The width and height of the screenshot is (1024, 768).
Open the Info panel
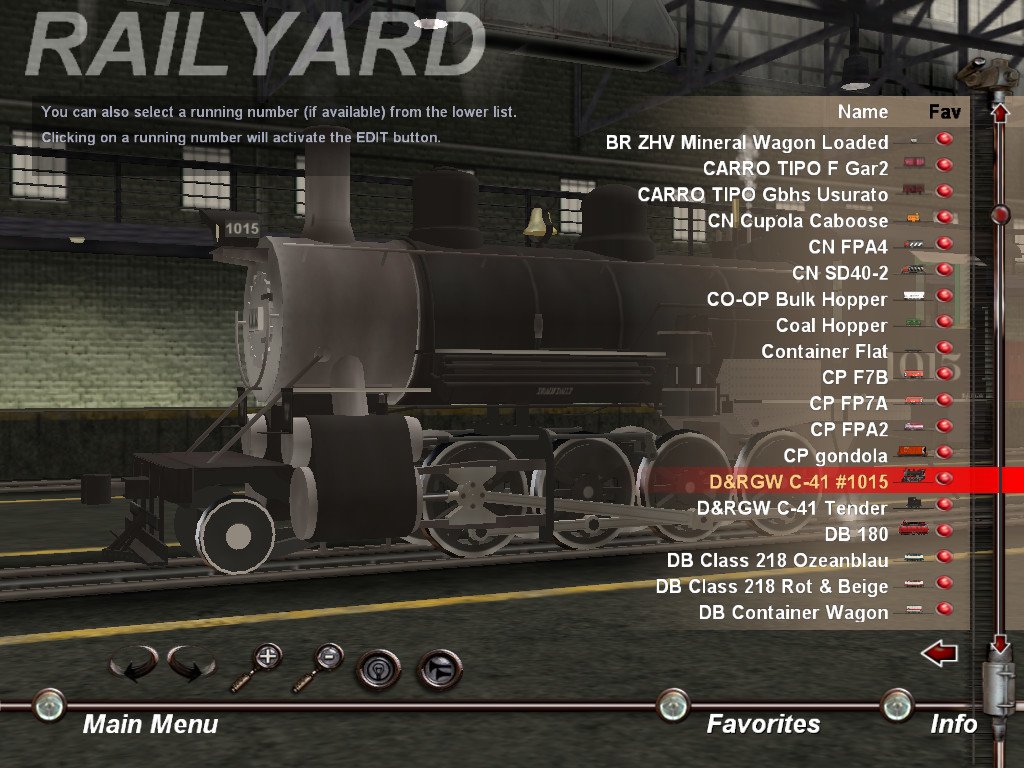[953, 723]
